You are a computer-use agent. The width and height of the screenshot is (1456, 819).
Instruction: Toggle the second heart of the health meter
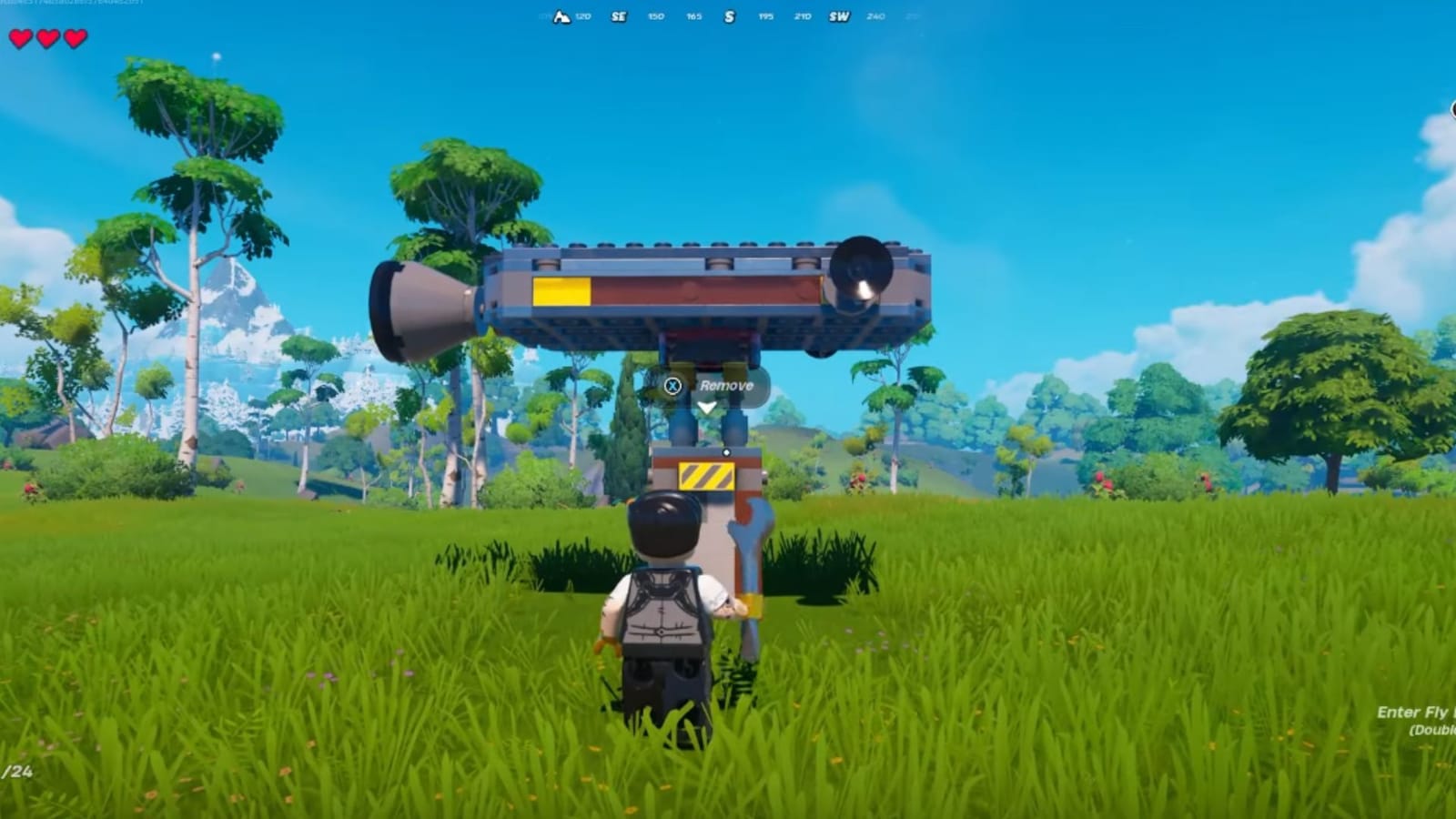click(46, 38)
